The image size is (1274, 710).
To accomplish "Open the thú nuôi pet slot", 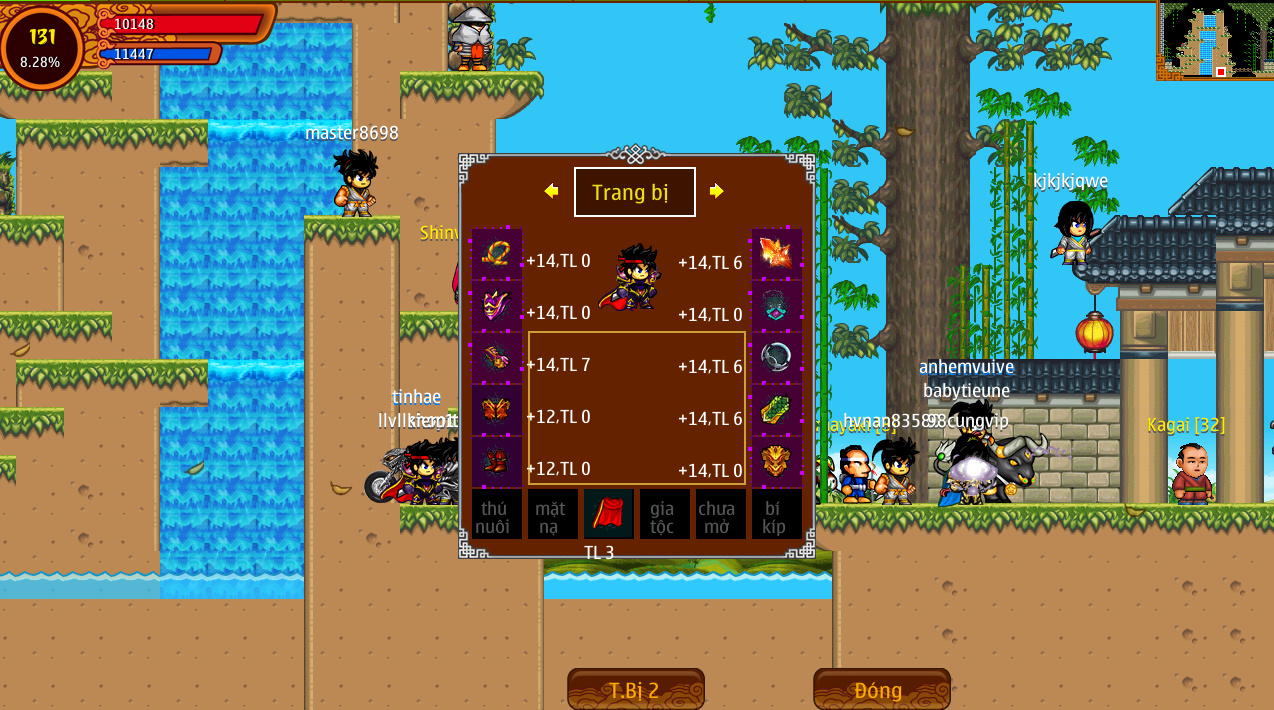I will point(496,514).
